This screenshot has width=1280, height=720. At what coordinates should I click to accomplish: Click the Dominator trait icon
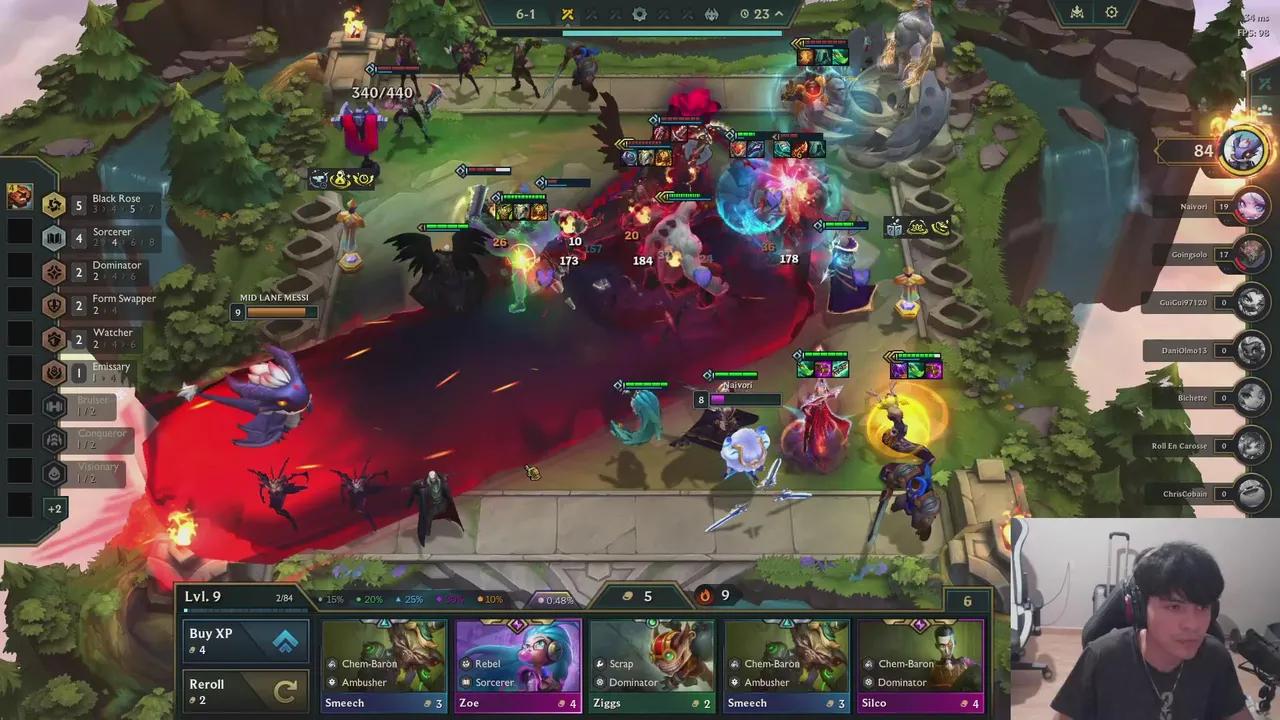[54, 271]
